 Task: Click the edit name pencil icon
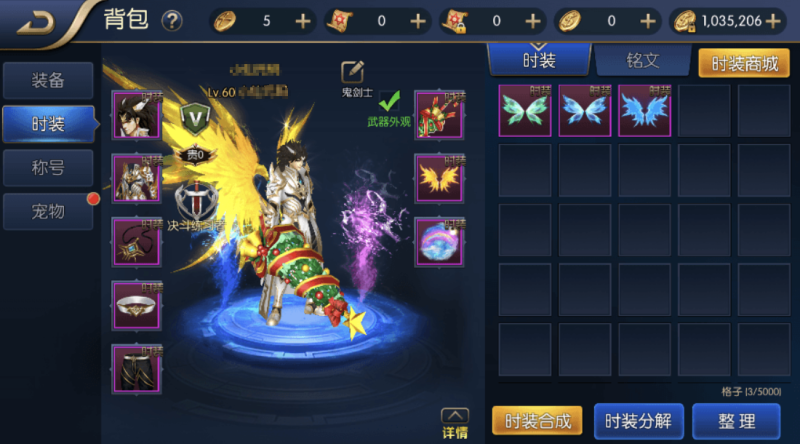click(352, 72)
